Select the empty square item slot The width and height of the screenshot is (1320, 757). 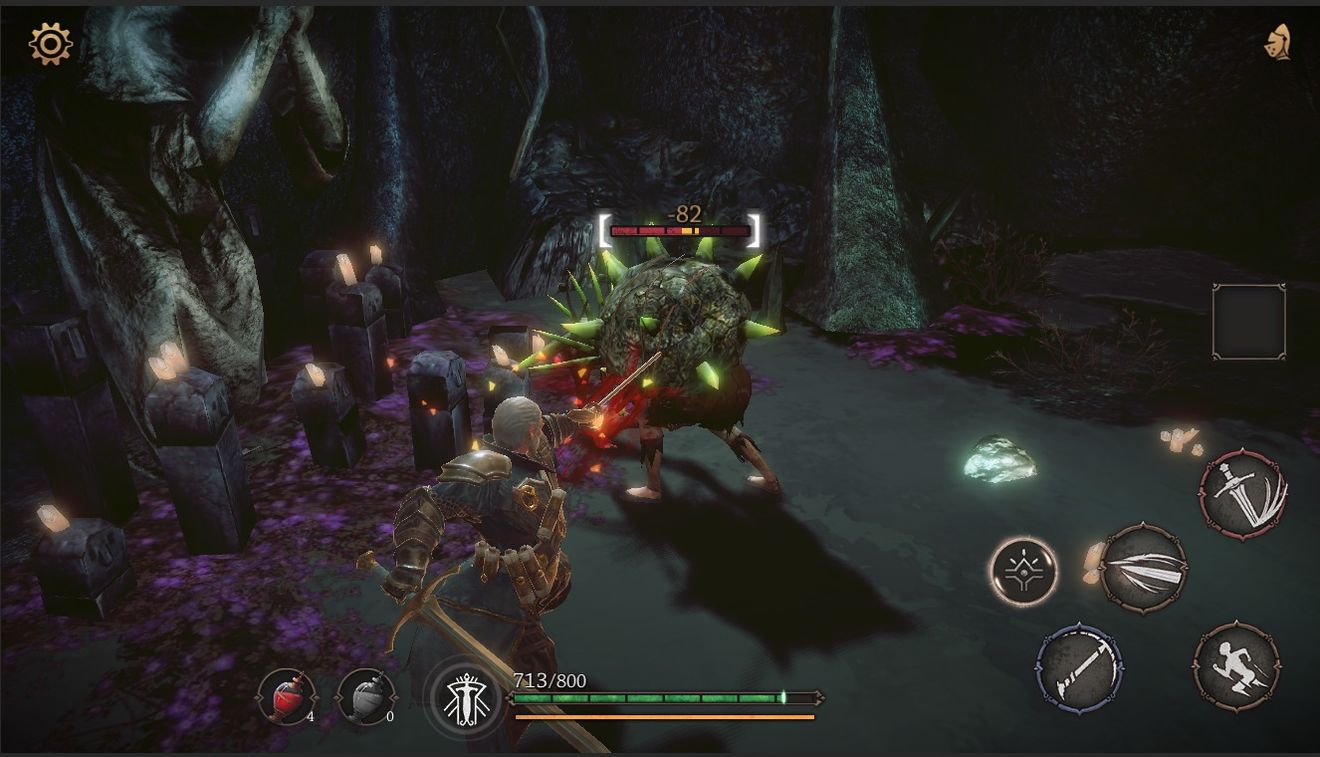tap(1248, 321)
